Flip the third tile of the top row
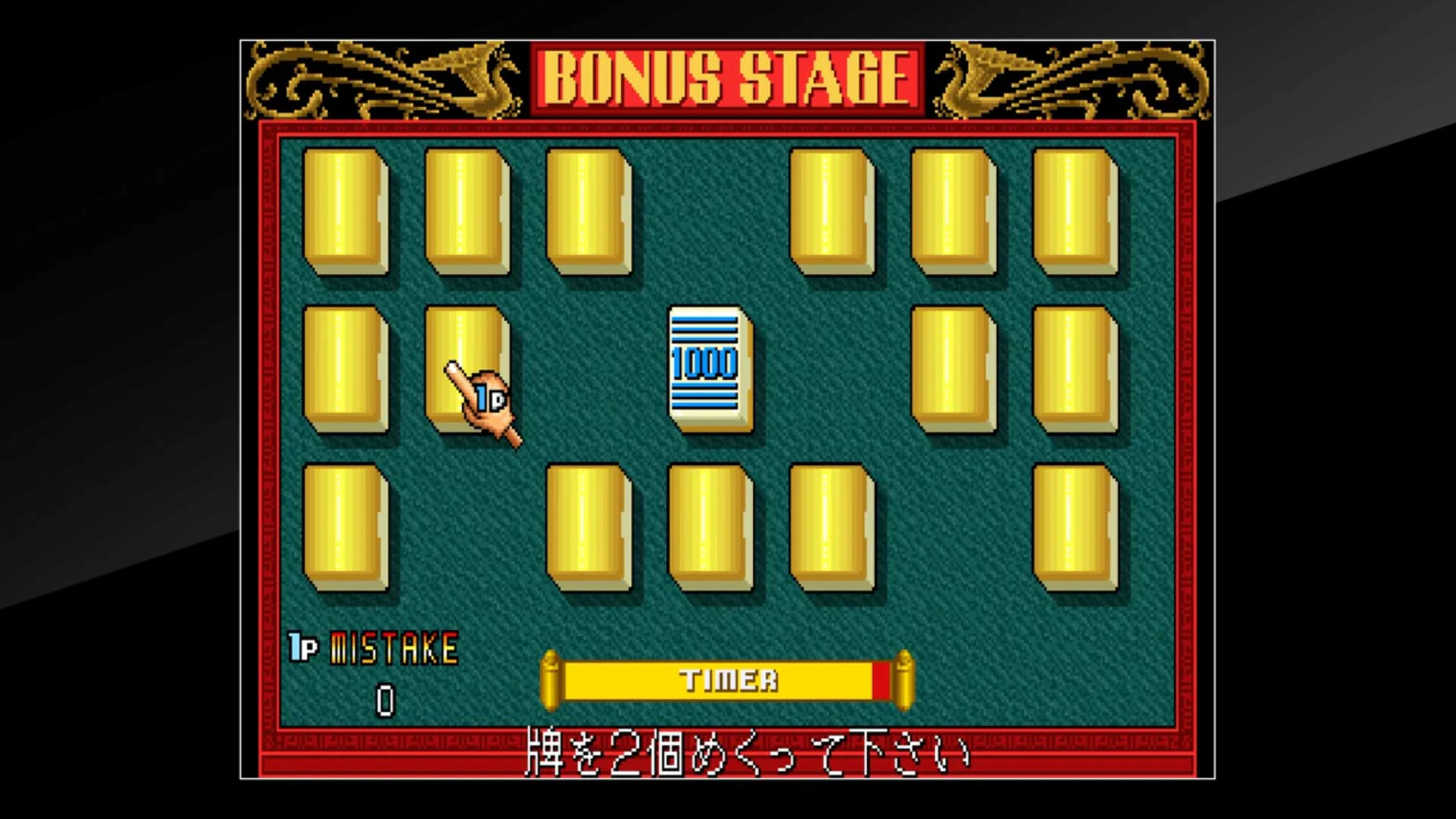The image size is (1456, 819). pos(588,212)
